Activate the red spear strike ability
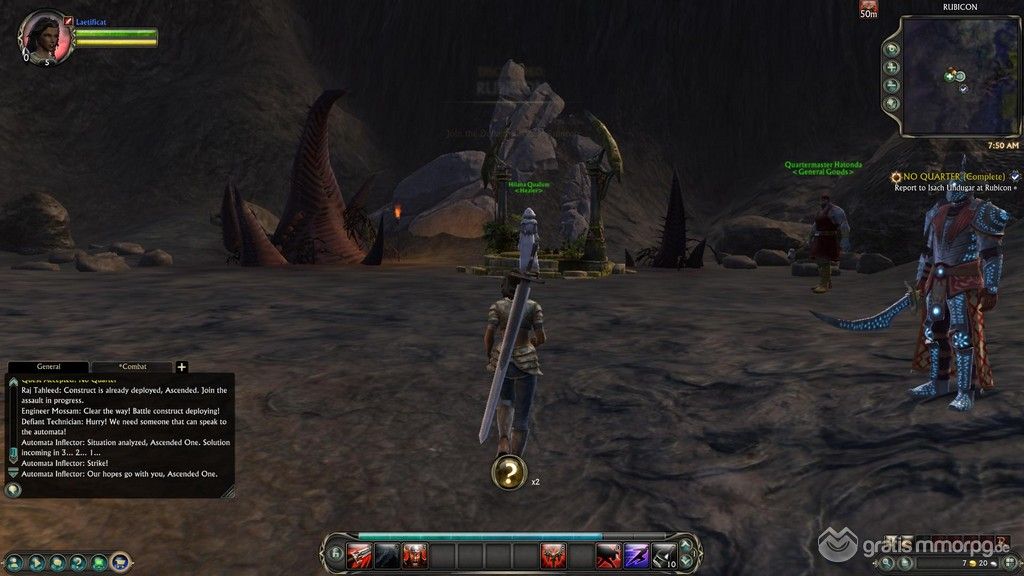 tap(359, 554)
